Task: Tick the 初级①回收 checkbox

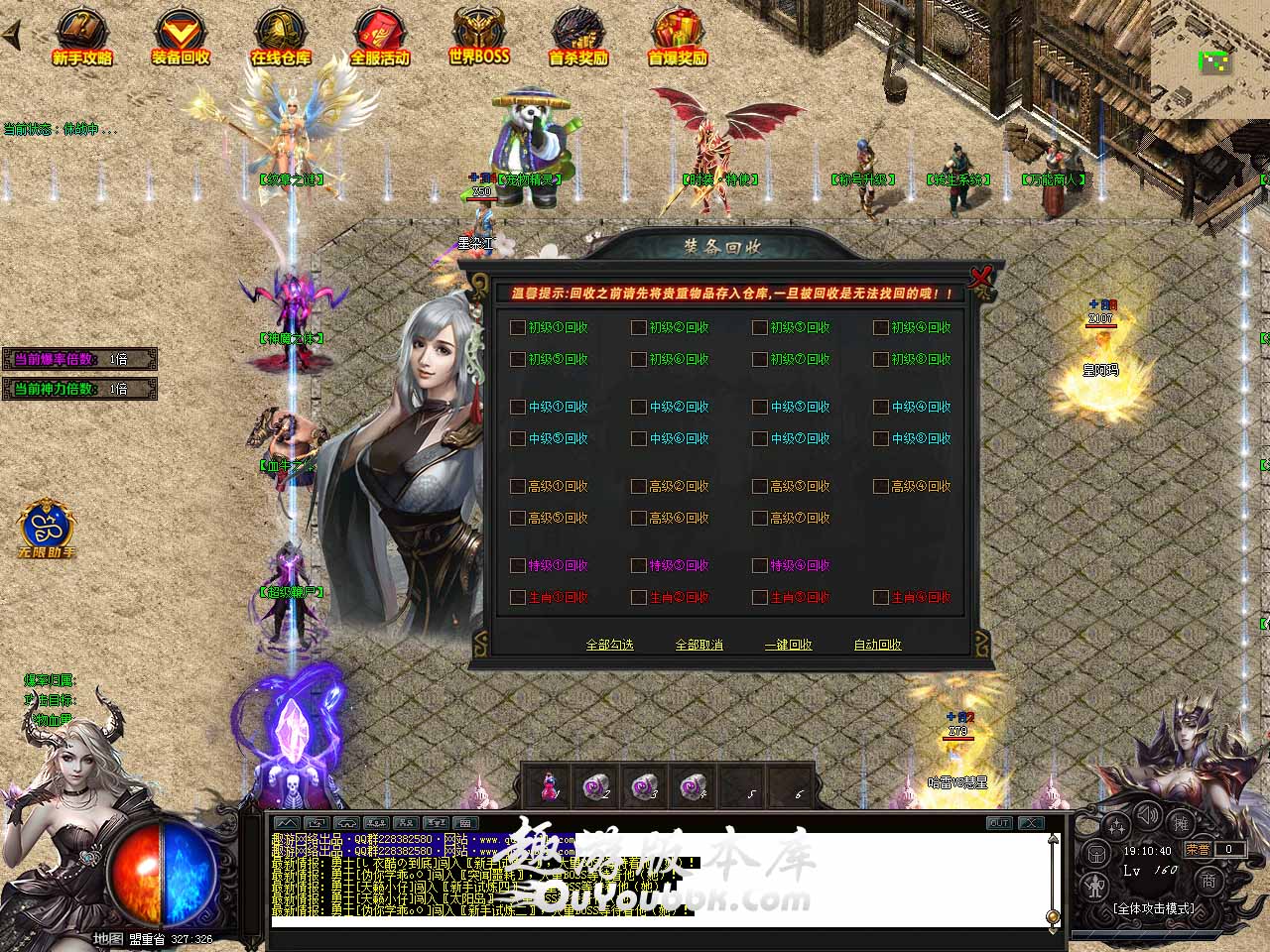Action: [x=518, y=327]
